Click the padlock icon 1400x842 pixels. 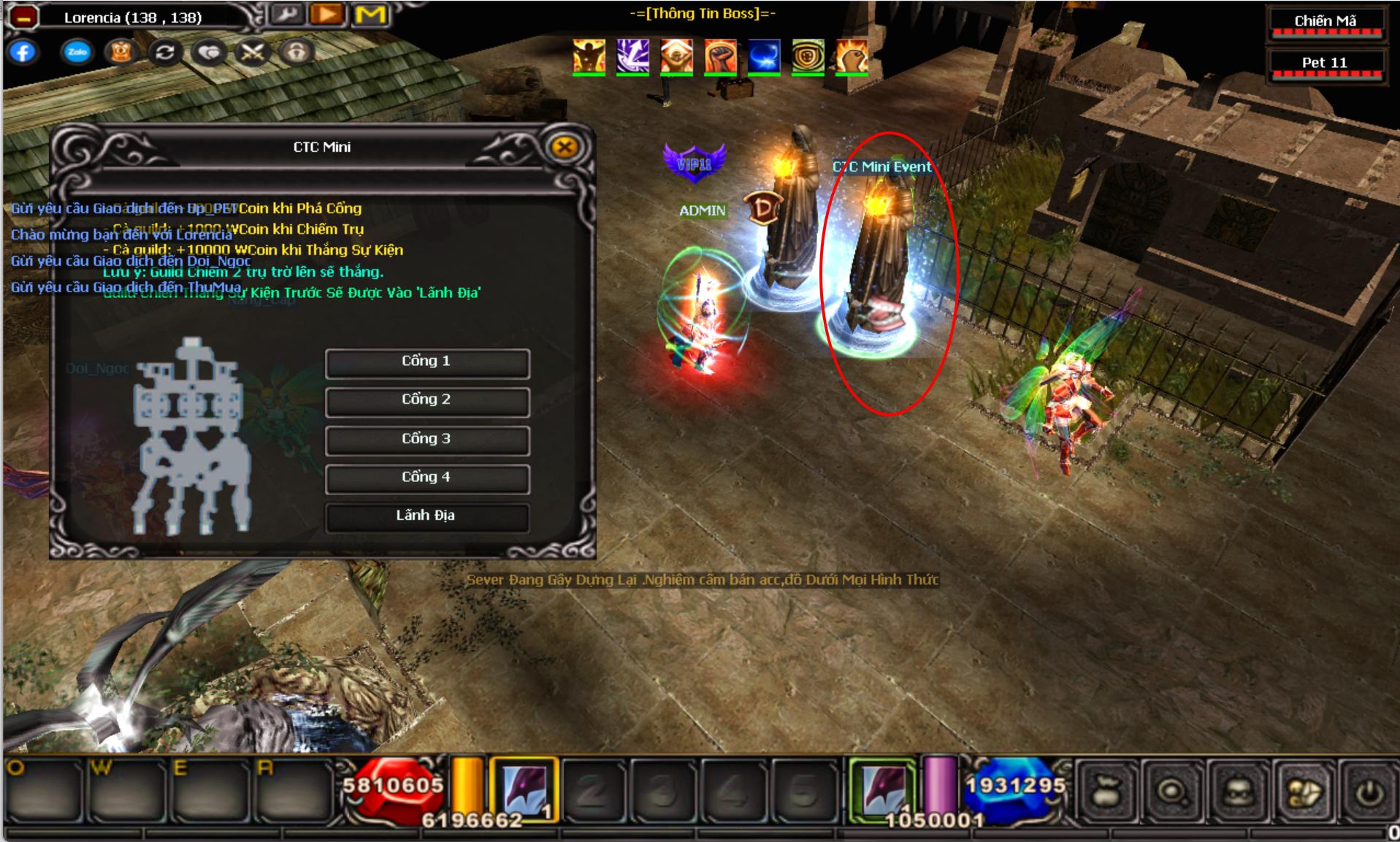point(297,53)
